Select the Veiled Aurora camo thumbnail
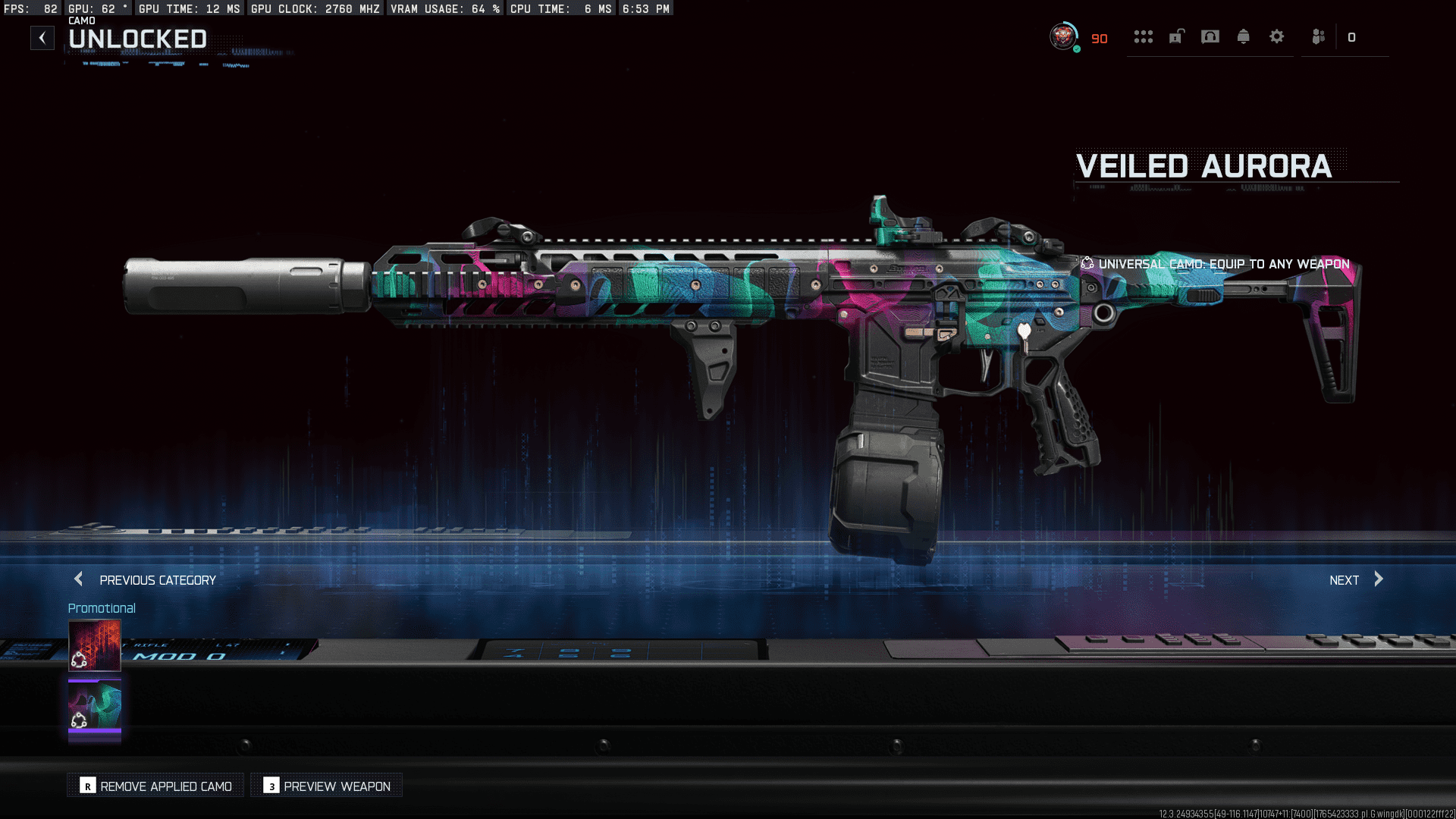Viewport: 1456px width, 819px height. pos(95,708)
